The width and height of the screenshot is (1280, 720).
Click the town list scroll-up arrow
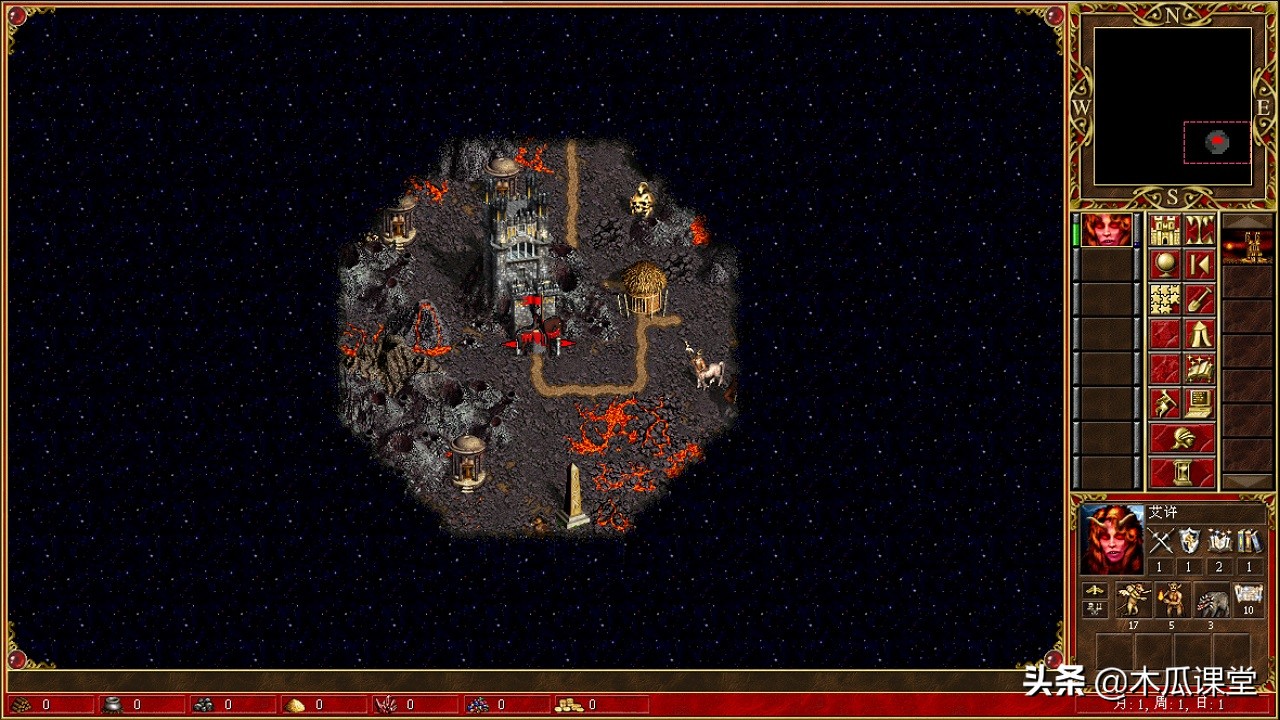point(1247,220)
